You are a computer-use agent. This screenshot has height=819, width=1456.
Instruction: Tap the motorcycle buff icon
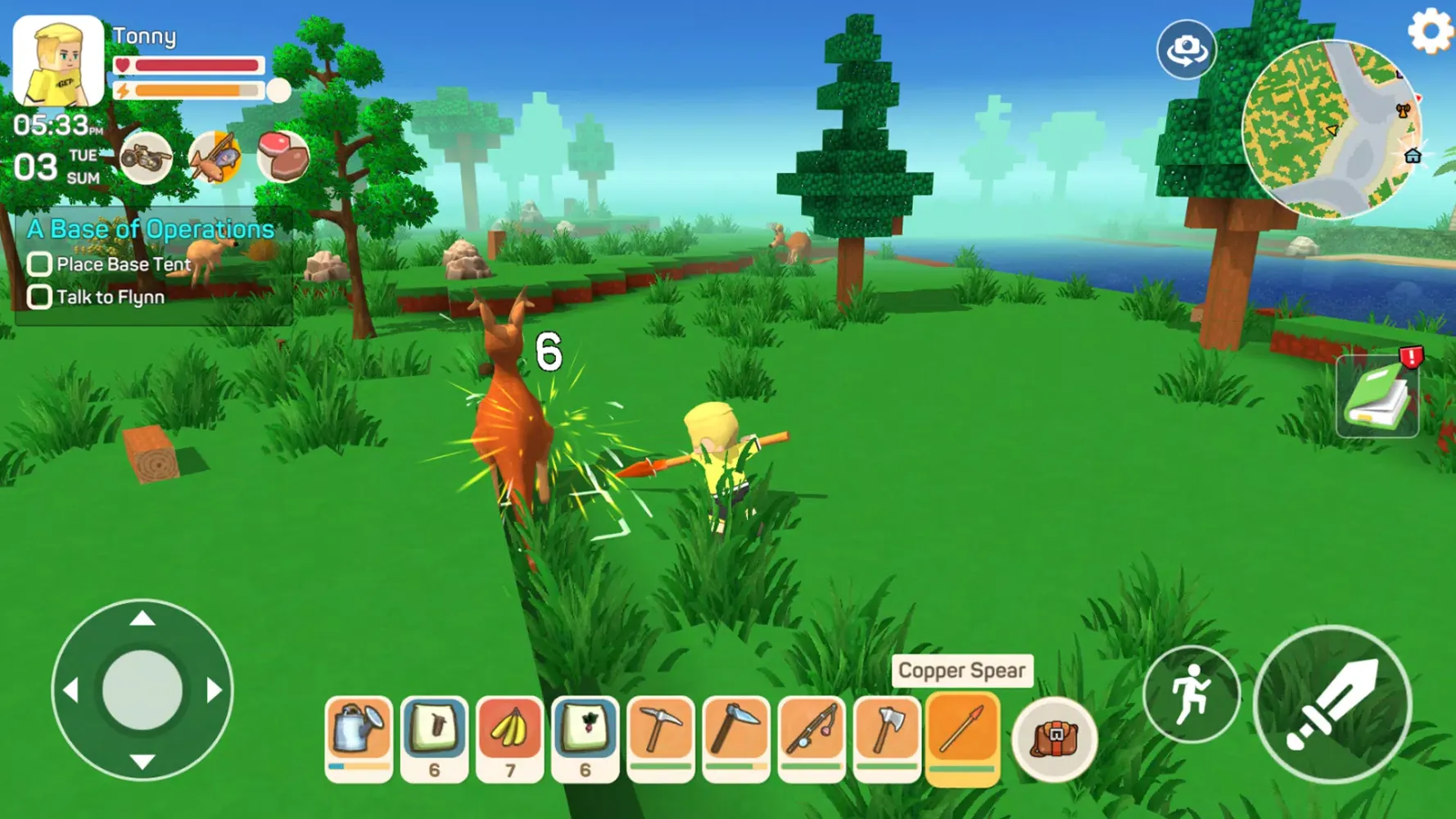tap(144, 156)
